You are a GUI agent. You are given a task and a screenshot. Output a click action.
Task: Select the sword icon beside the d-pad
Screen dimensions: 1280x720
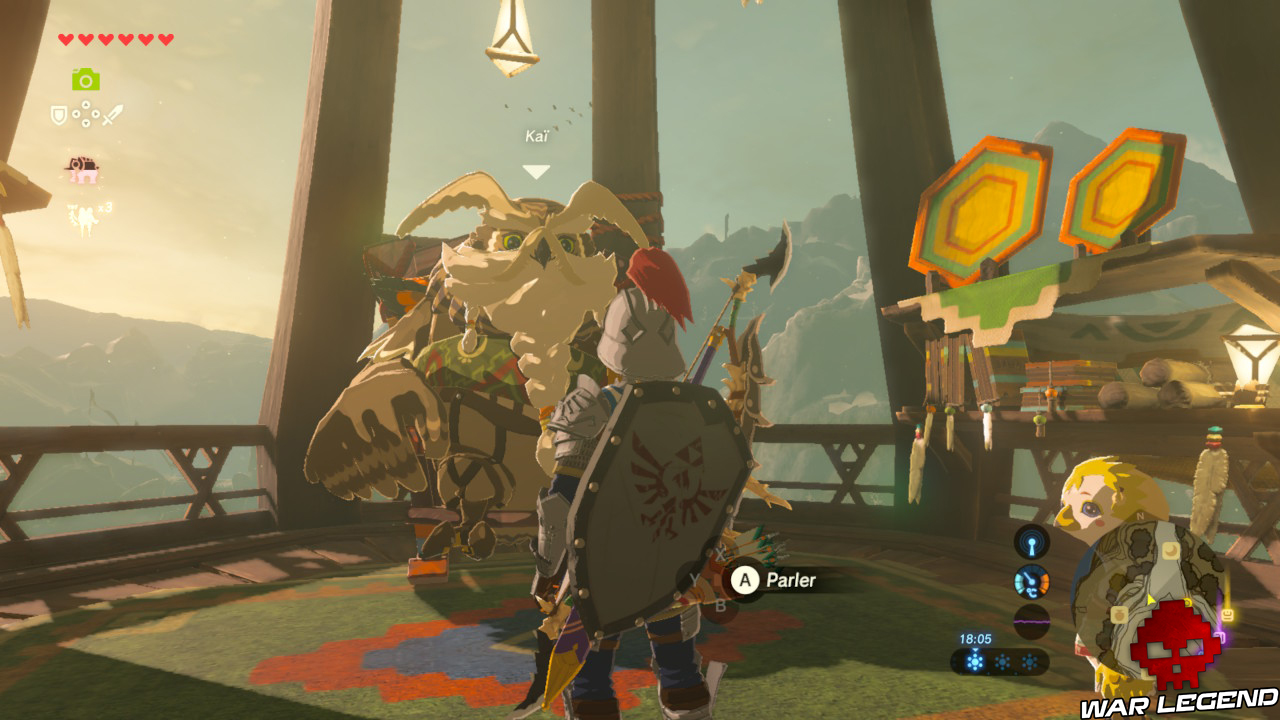(113, 114)
